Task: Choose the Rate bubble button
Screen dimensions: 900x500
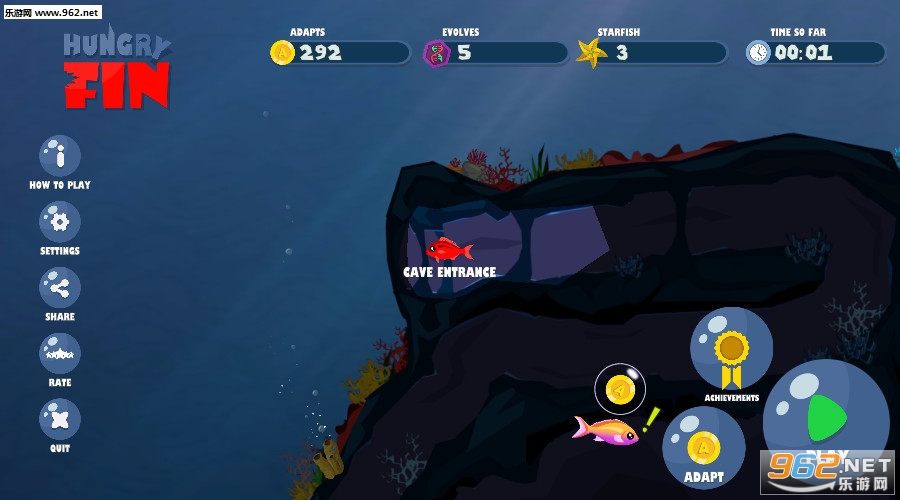Action: (60, 354)
